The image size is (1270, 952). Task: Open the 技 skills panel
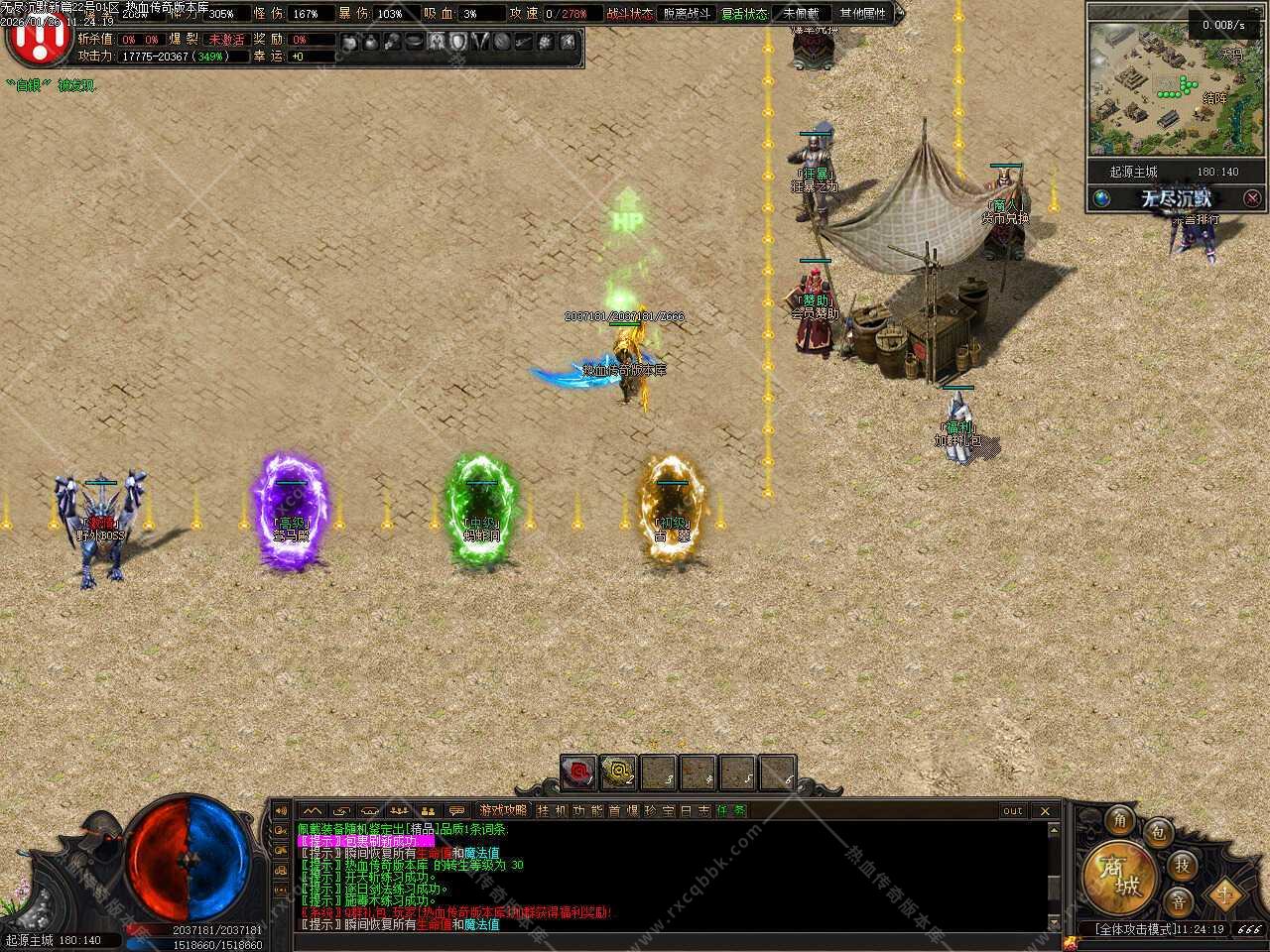click(x=1182, y=865)
